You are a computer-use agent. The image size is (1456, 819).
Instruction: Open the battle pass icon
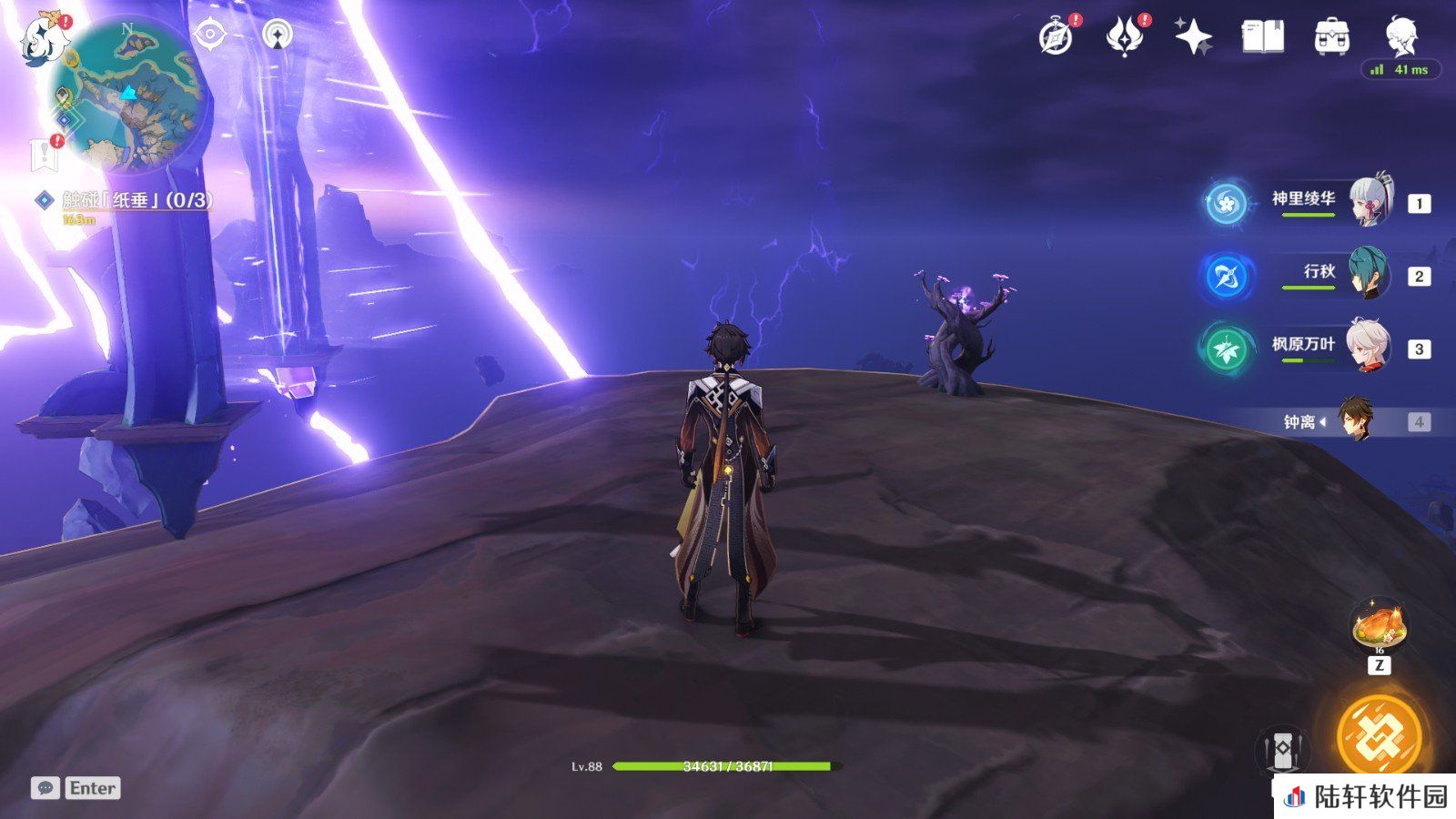[x=1124, y=38]
